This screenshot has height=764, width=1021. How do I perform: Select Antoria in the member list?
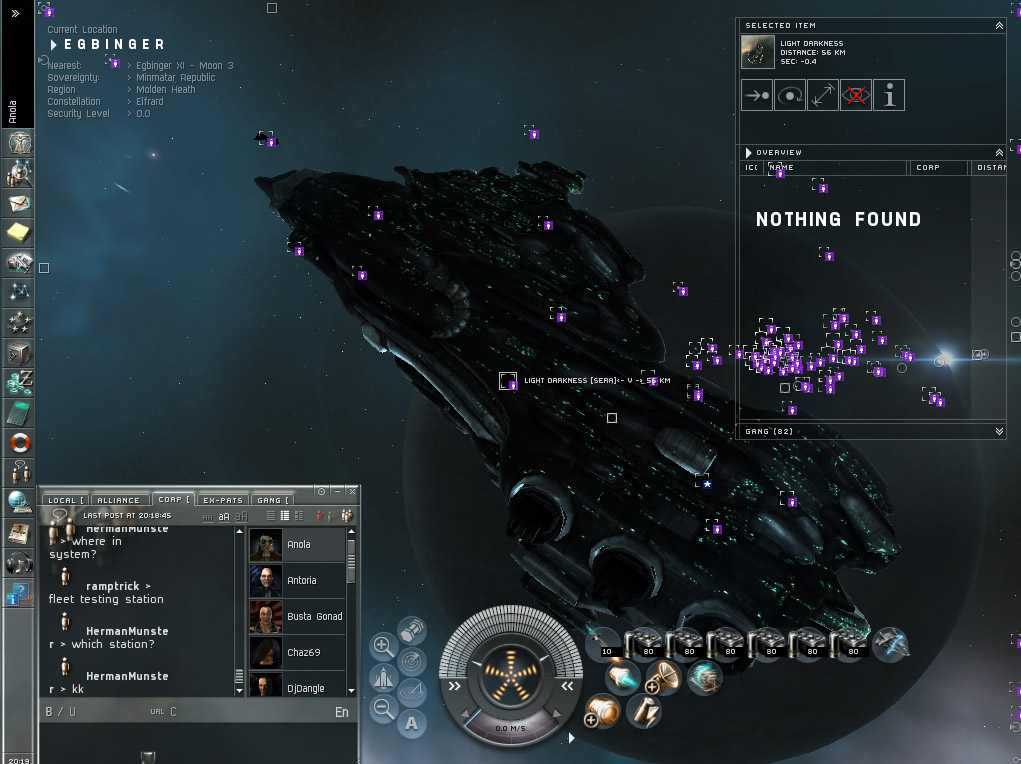[x=300, y=581]
